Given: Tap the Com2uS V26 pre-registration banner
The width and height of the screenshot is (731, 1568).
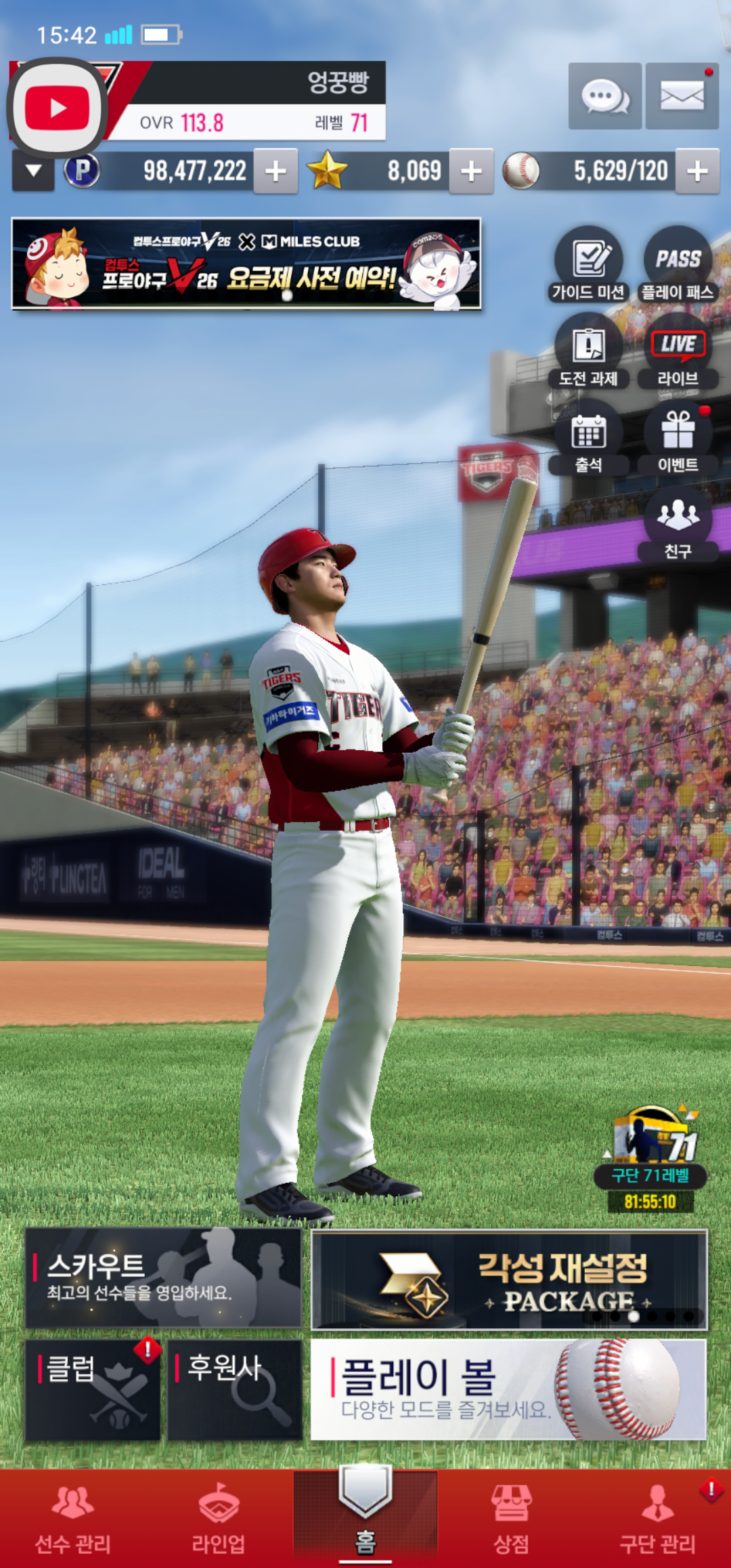Looking at the screenshot, I should coord(246,264).
